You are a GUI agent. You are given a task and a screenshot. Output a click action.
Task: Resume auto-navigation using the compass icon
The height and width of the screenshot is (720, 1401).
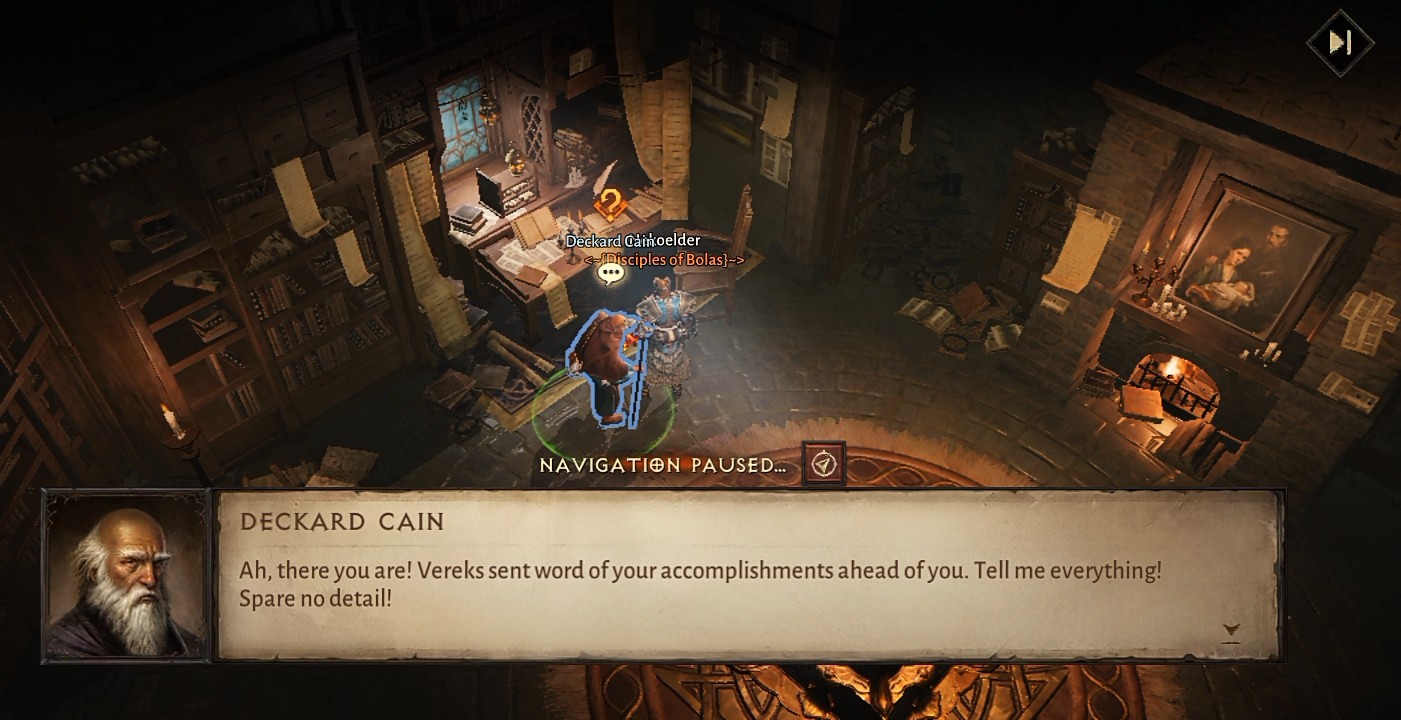tap(823, 464)
